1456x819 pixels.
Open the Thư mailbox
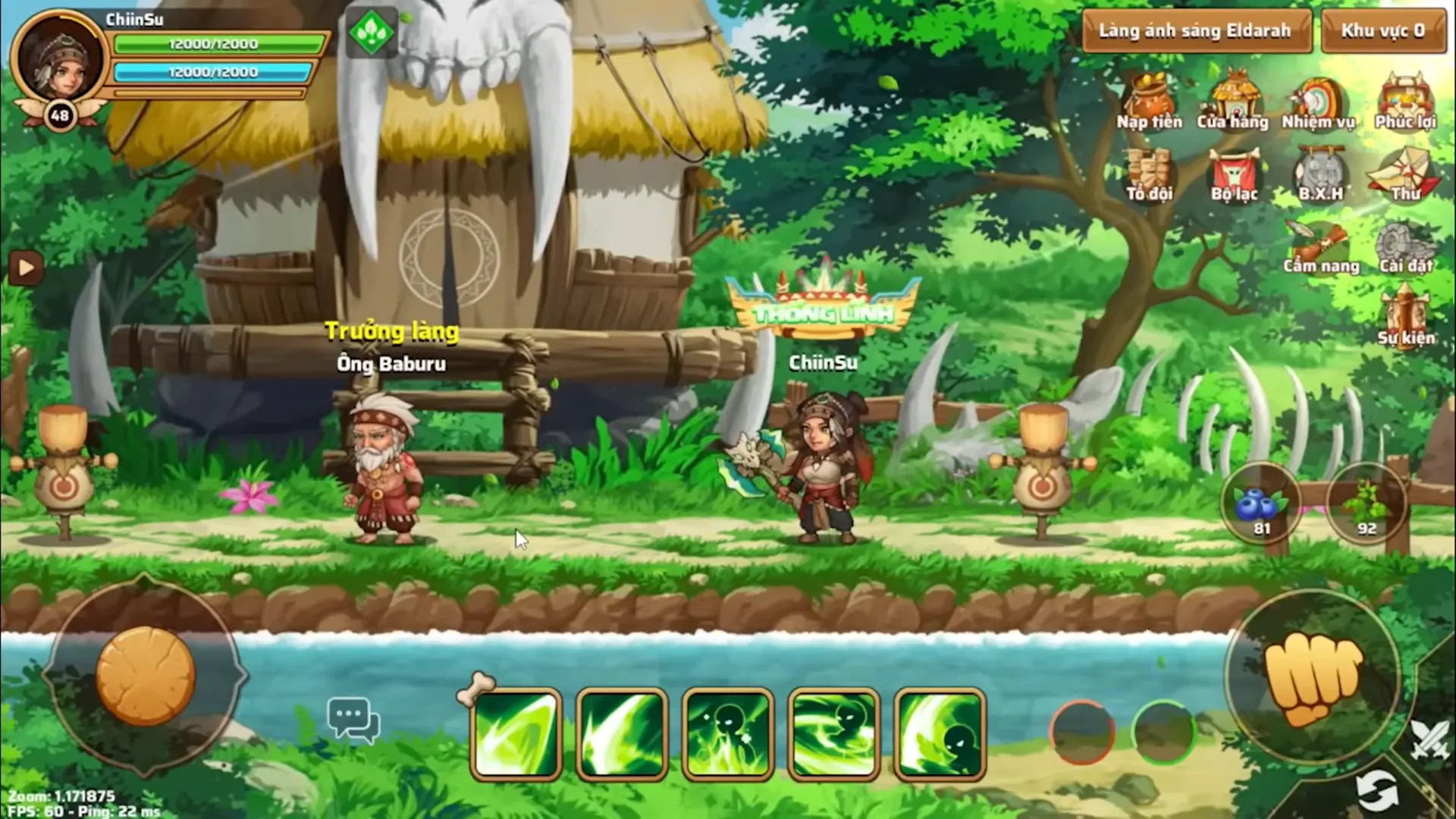[x=1405, y=174]
